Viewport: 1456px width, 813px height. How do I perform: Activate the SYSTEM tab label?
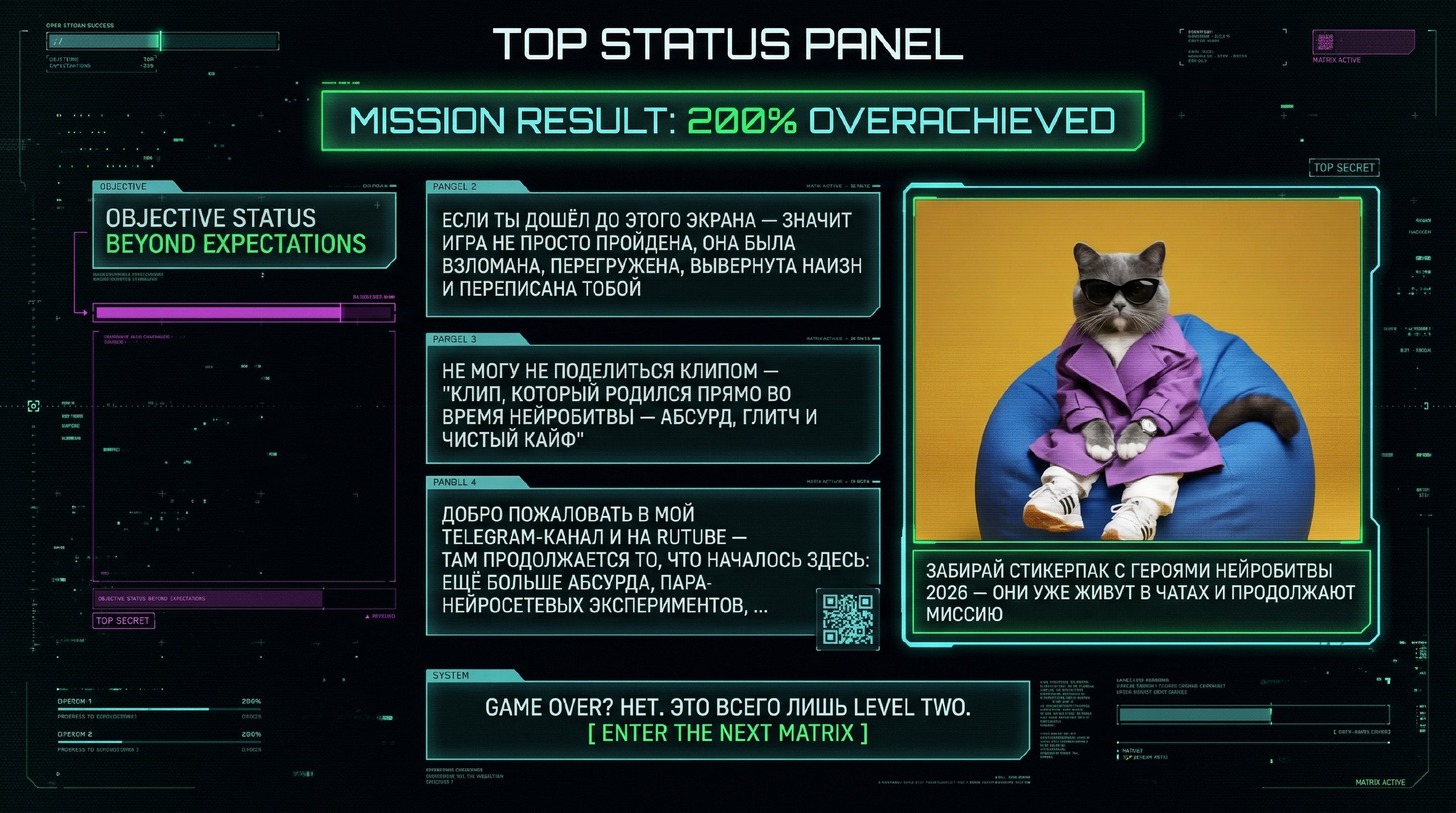click(x=450, y=675)
